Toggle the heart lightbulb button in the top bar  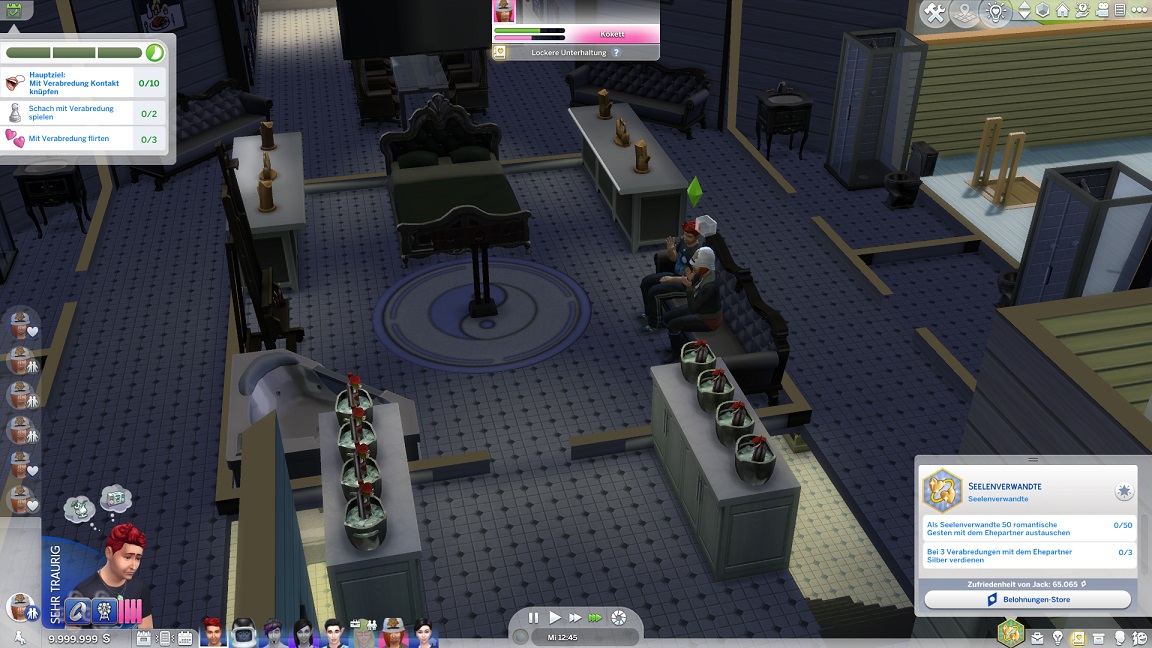click(x=995, y=13)
